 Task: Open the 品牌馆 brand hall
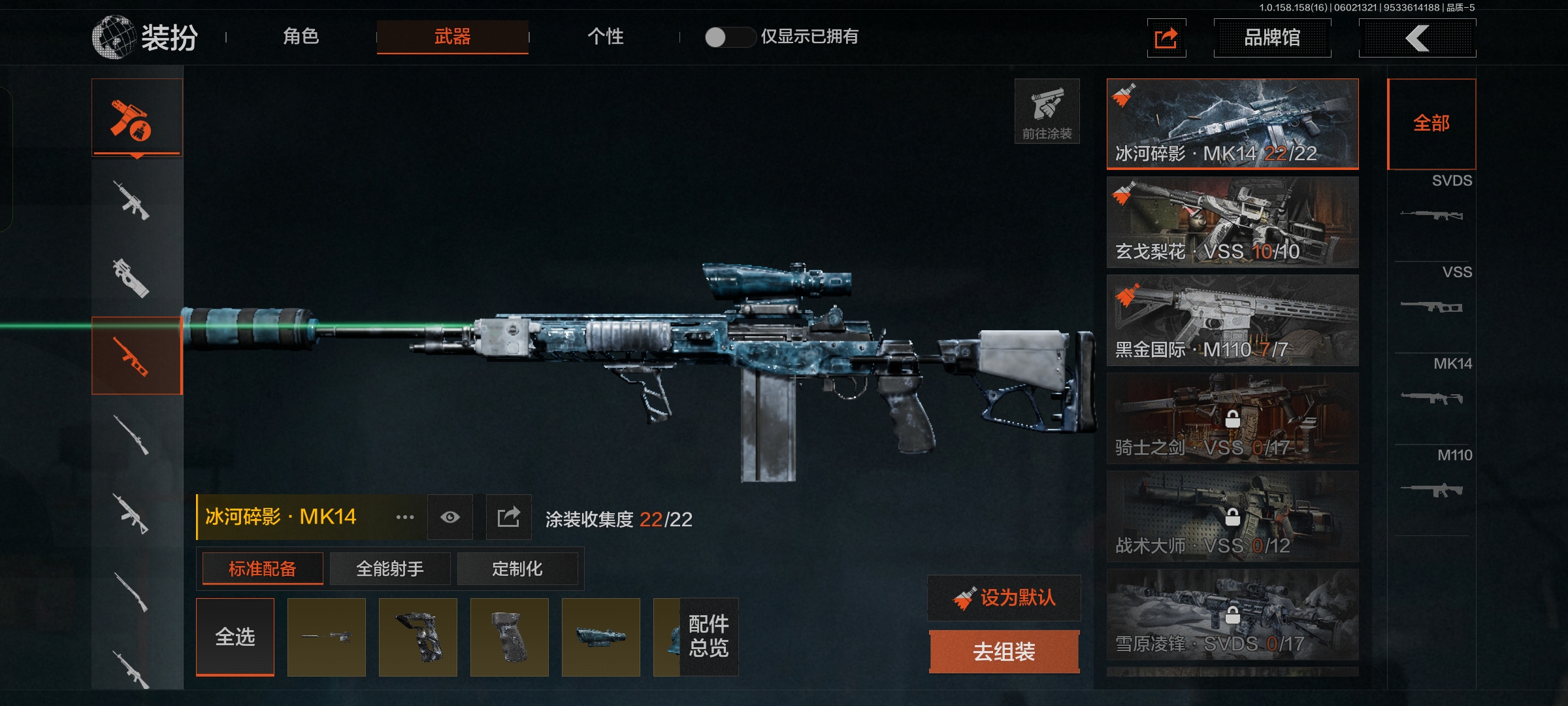1271,38
